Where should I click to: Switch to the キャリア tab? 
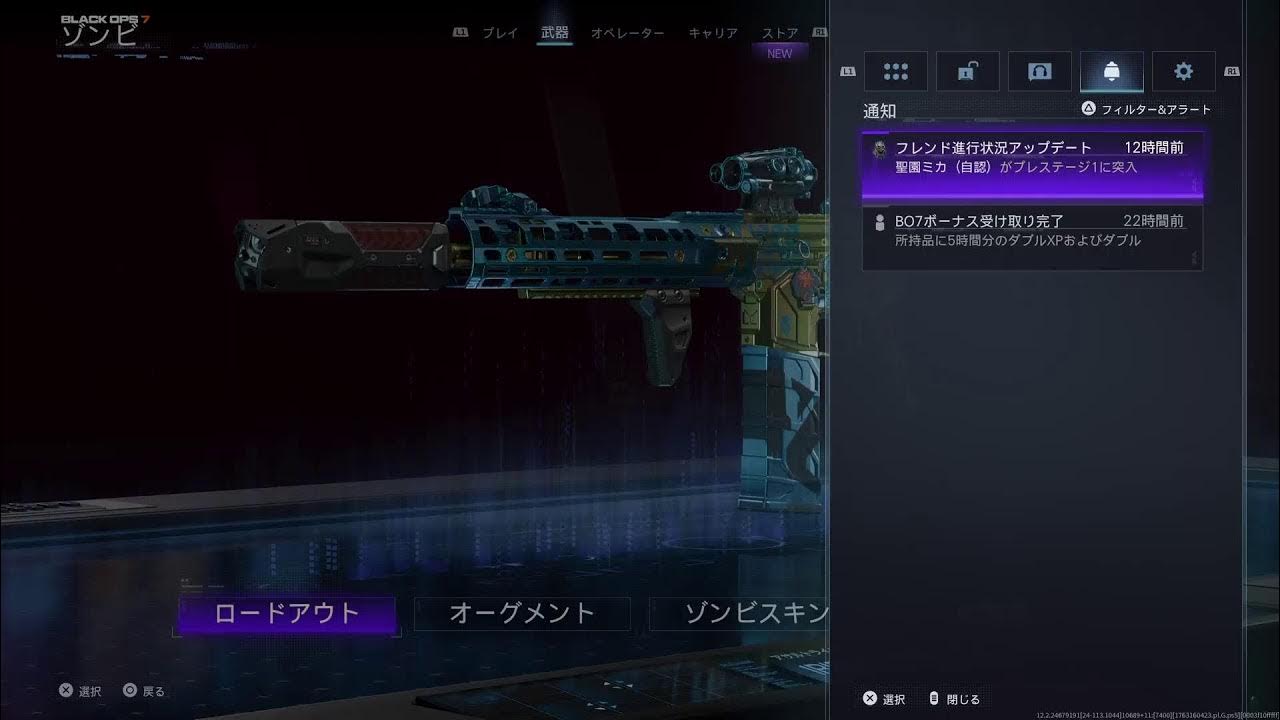pos(711,33)
